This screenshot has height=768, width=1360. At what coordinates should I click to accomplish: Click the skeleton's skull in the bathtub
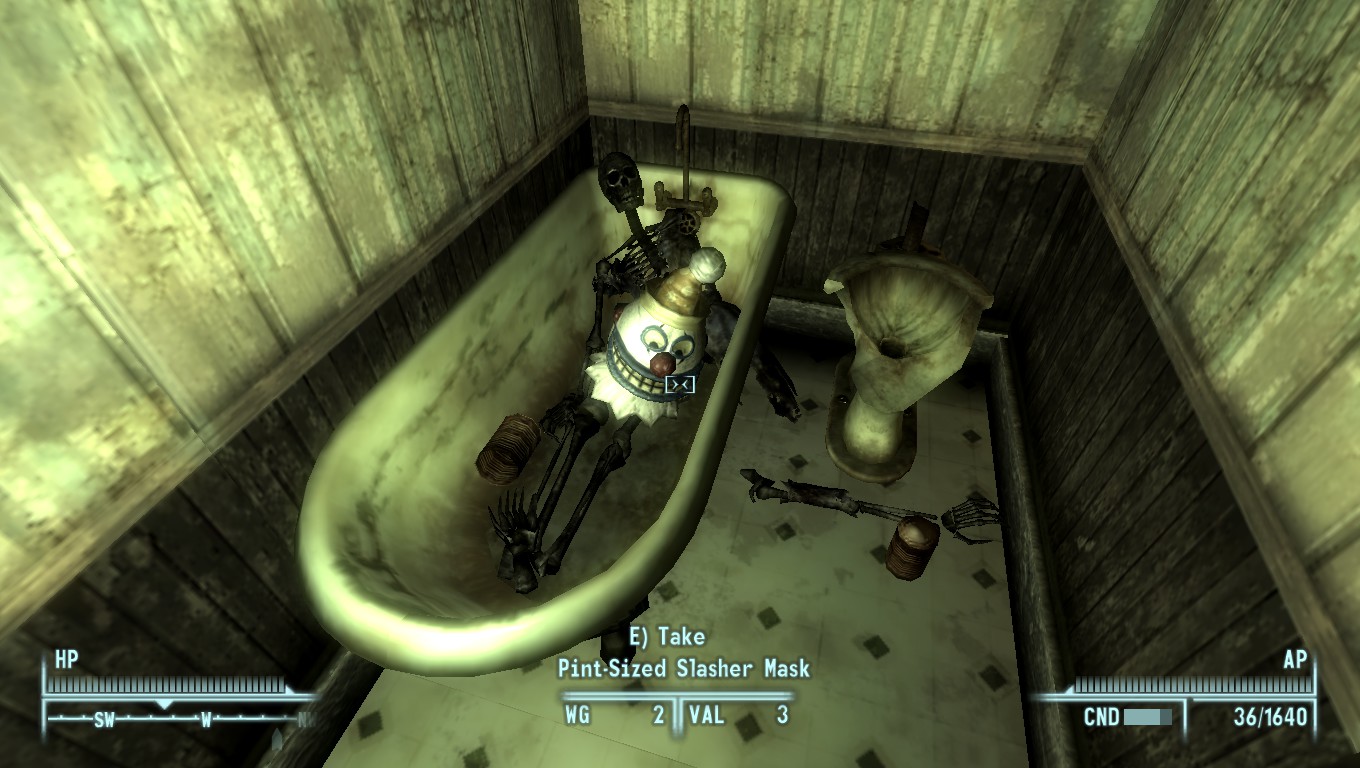click(x=621, y=180)
